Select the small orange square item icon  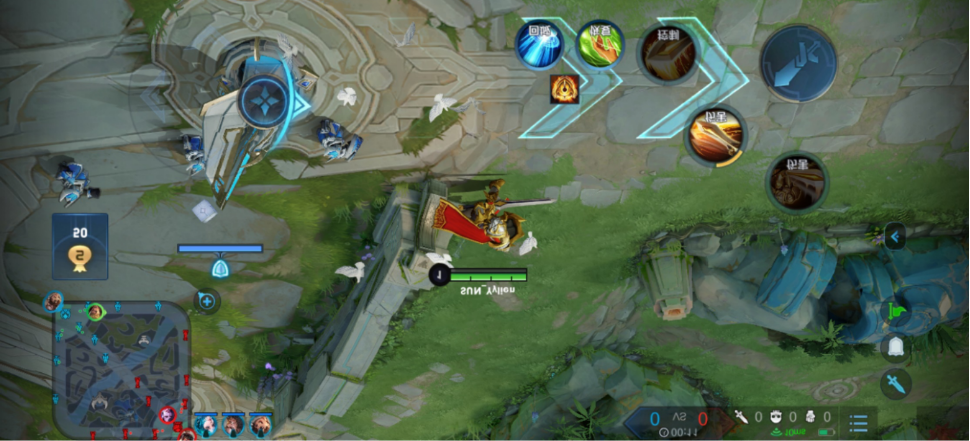562,88
